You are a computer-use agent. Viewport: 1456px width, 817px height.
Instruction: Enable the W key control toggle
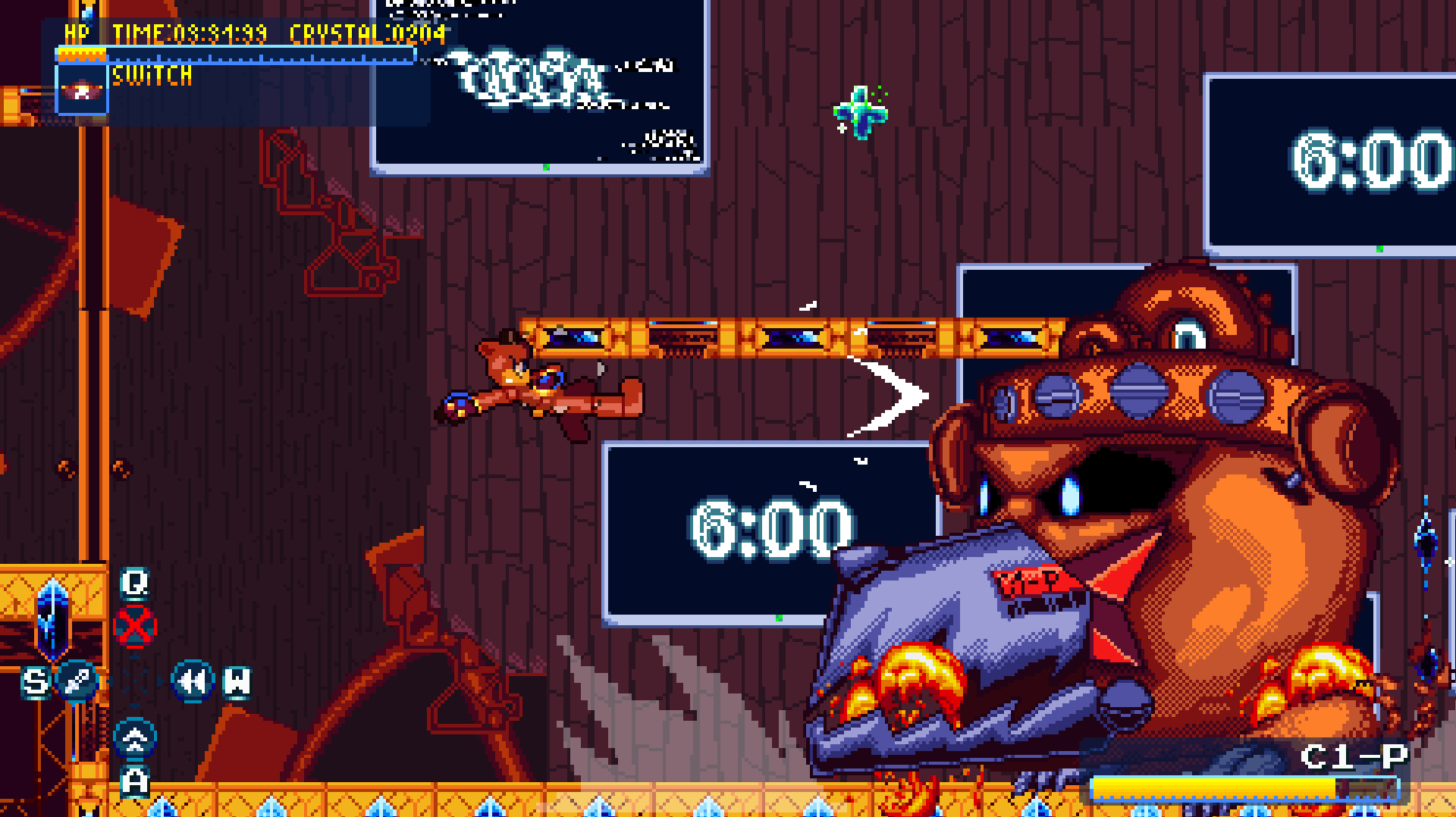236,680
